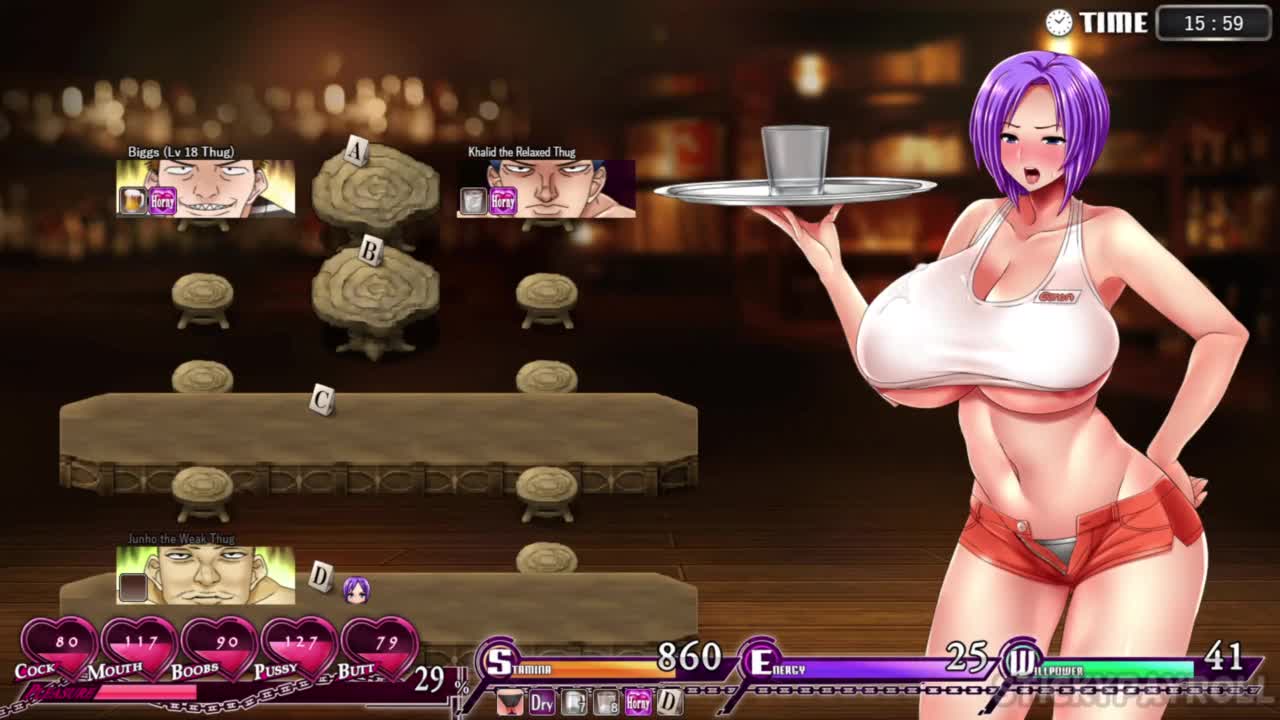Select the table D marker
Screen dimensions: 1280x720
(x=320, y=576)
